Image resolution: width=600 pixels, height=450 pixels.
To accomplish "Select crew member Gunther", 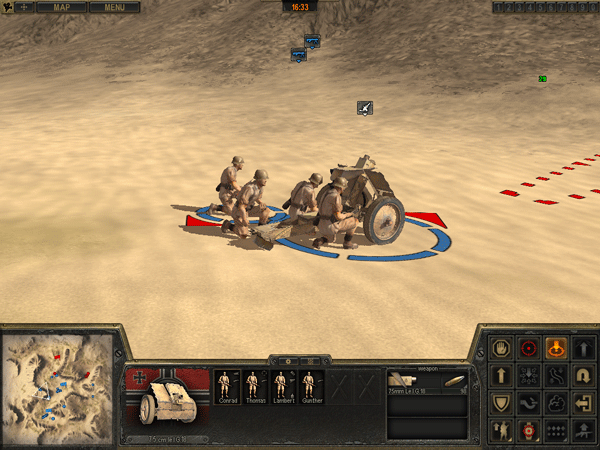I will [312, 385].
